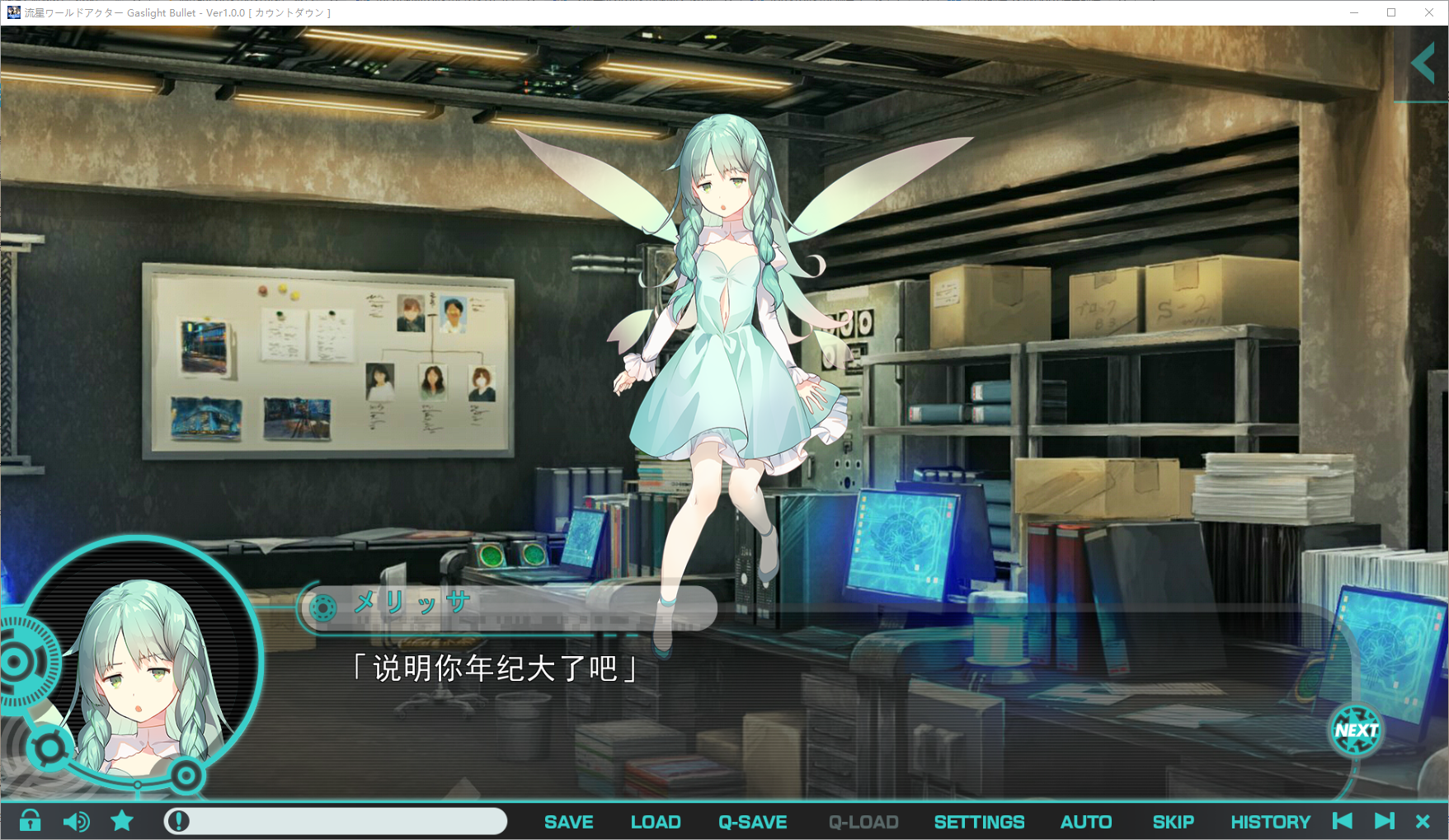The height and width of the screenshot is (840, 1449).
Task: Minimize the game window
Action: (x=1354, y=12)
